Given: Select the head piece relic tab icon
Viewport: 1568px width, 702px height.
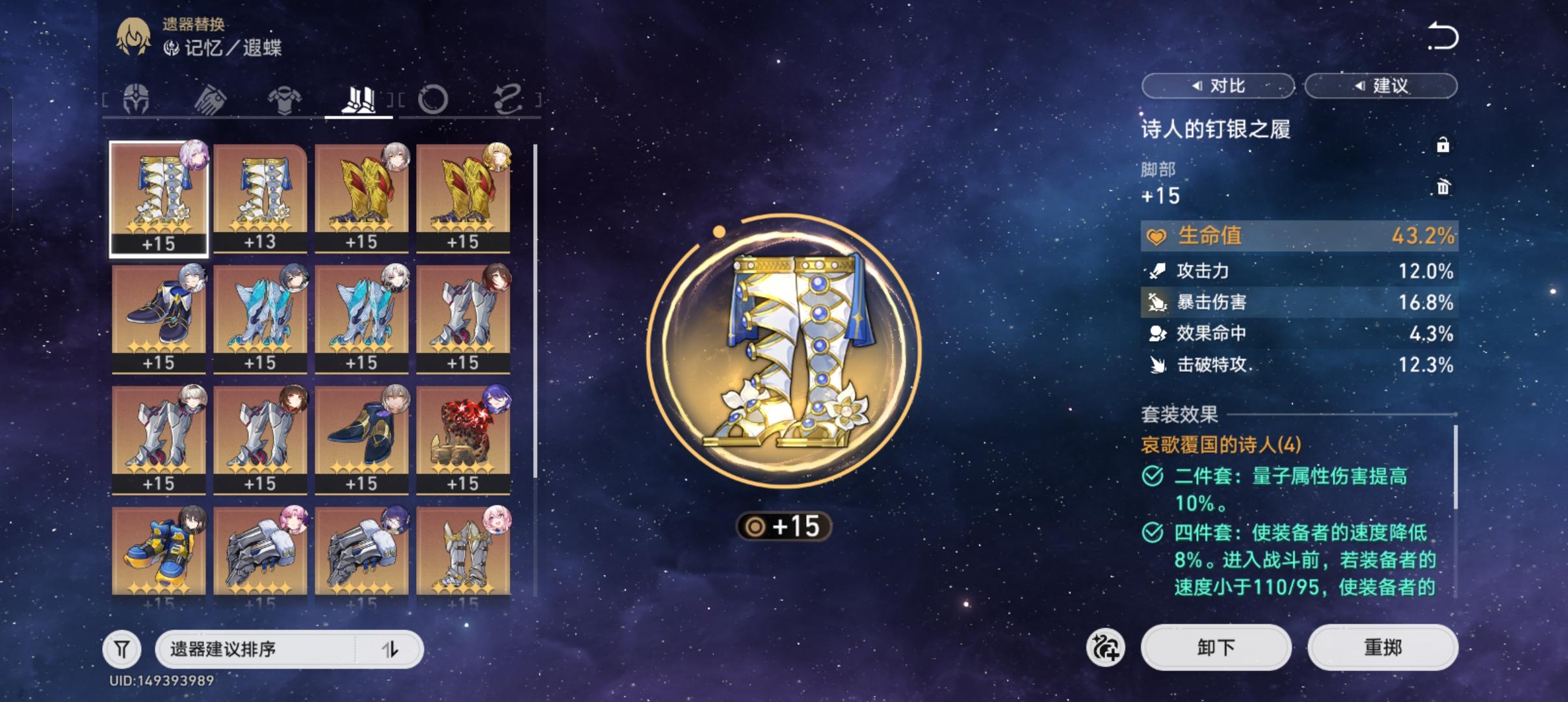Looking at the screenshot, I should click(137, 99).
